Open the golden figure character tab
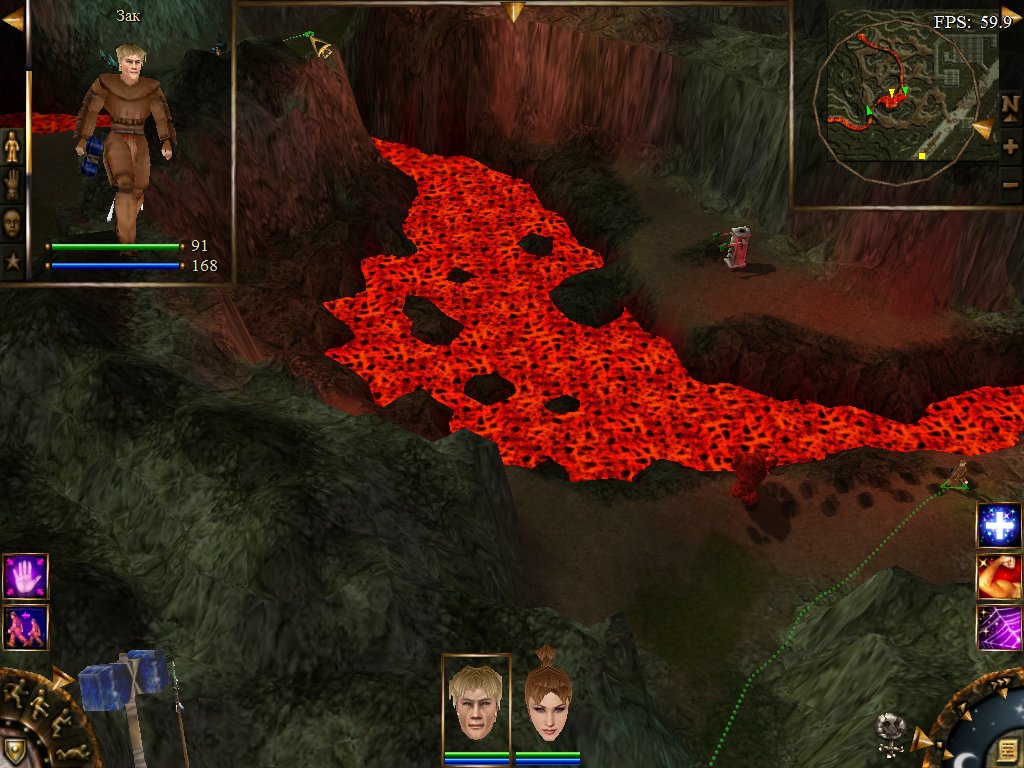The width and height of the screenshot is (1024, 768). coord(12,146)
